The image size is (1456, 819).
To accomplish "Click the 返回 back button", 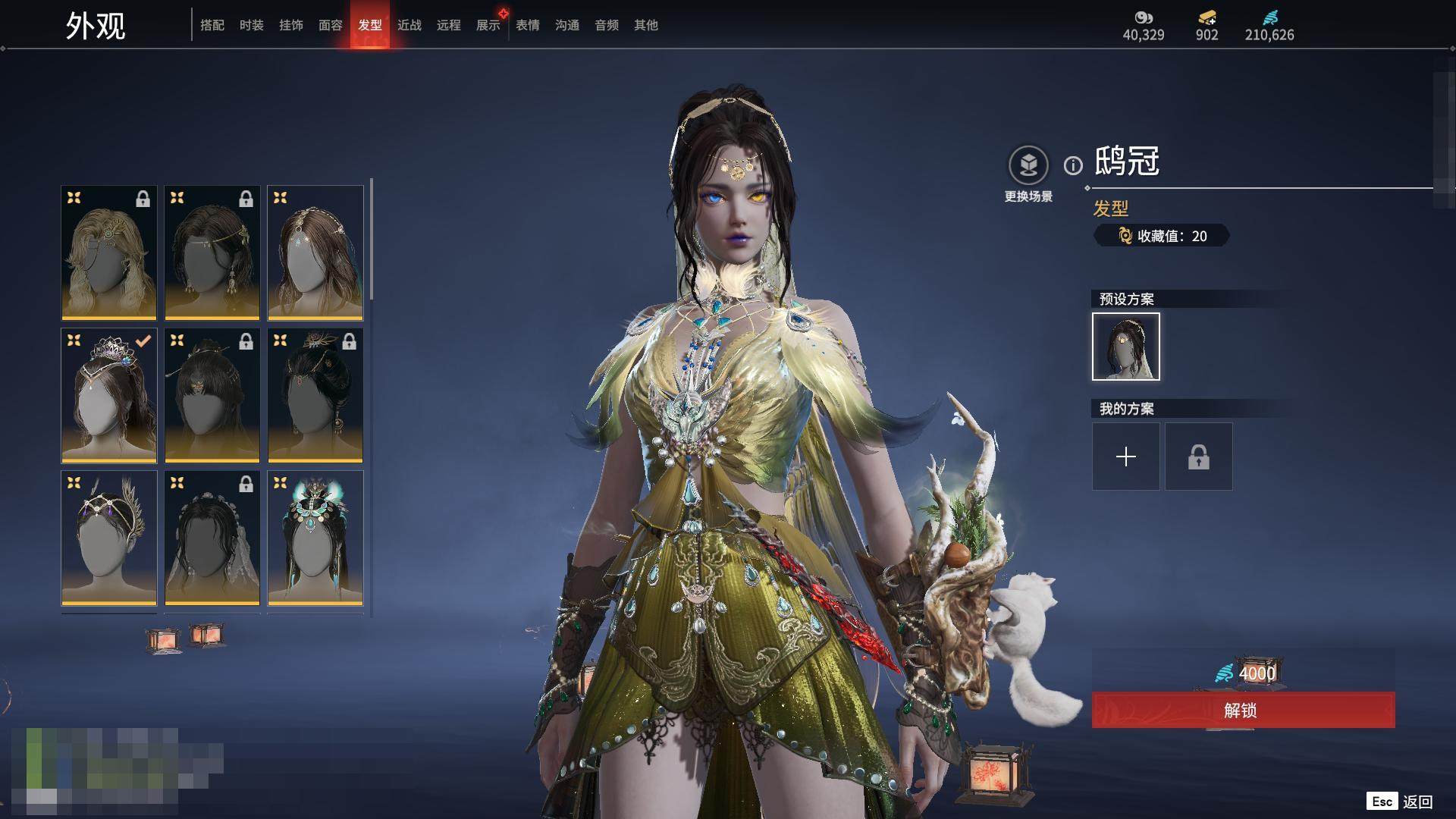I will [x=1417, y=802].
